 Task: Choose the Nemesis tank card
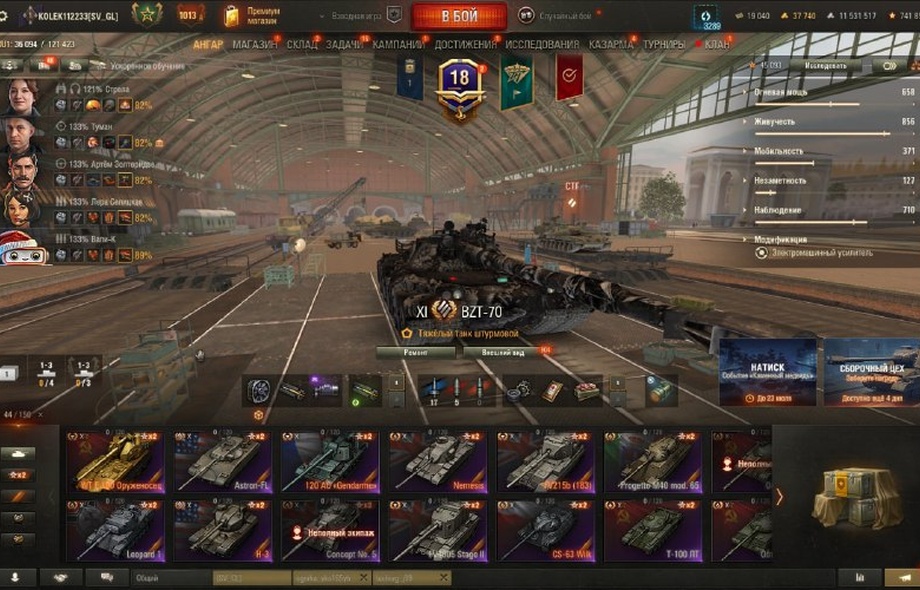pyautogui.click(x=438, y=462)
